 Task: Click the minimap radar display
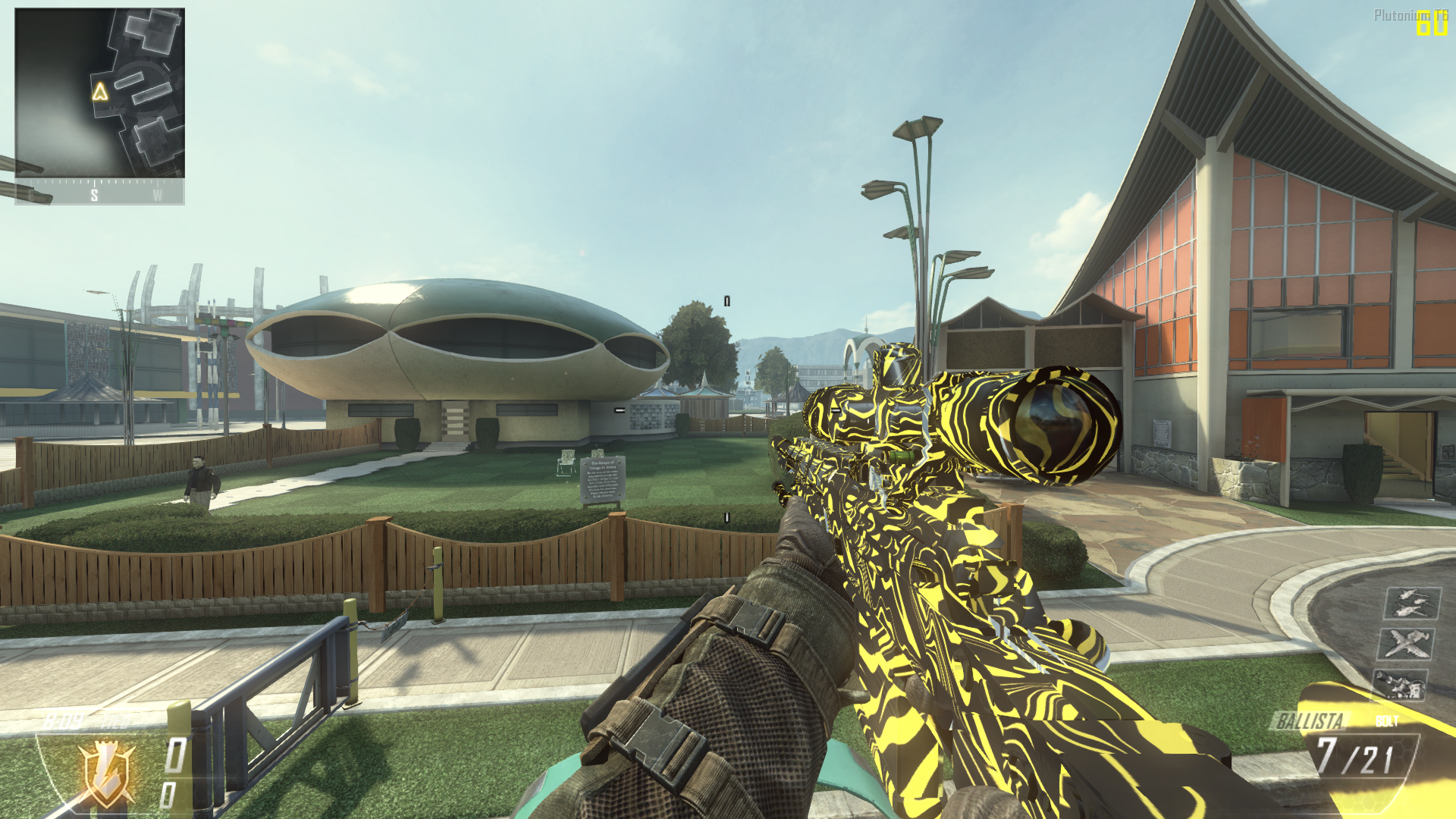[99, 93]
